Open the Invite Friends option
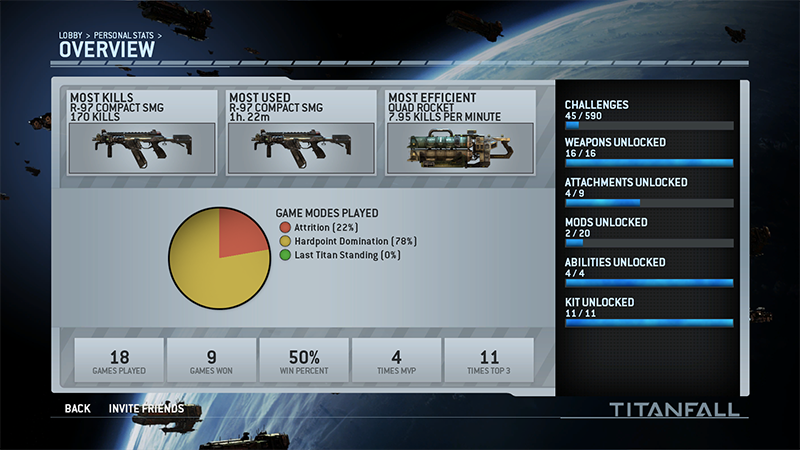The height and width of the screenshot is (450, 800). coord(146,408)
